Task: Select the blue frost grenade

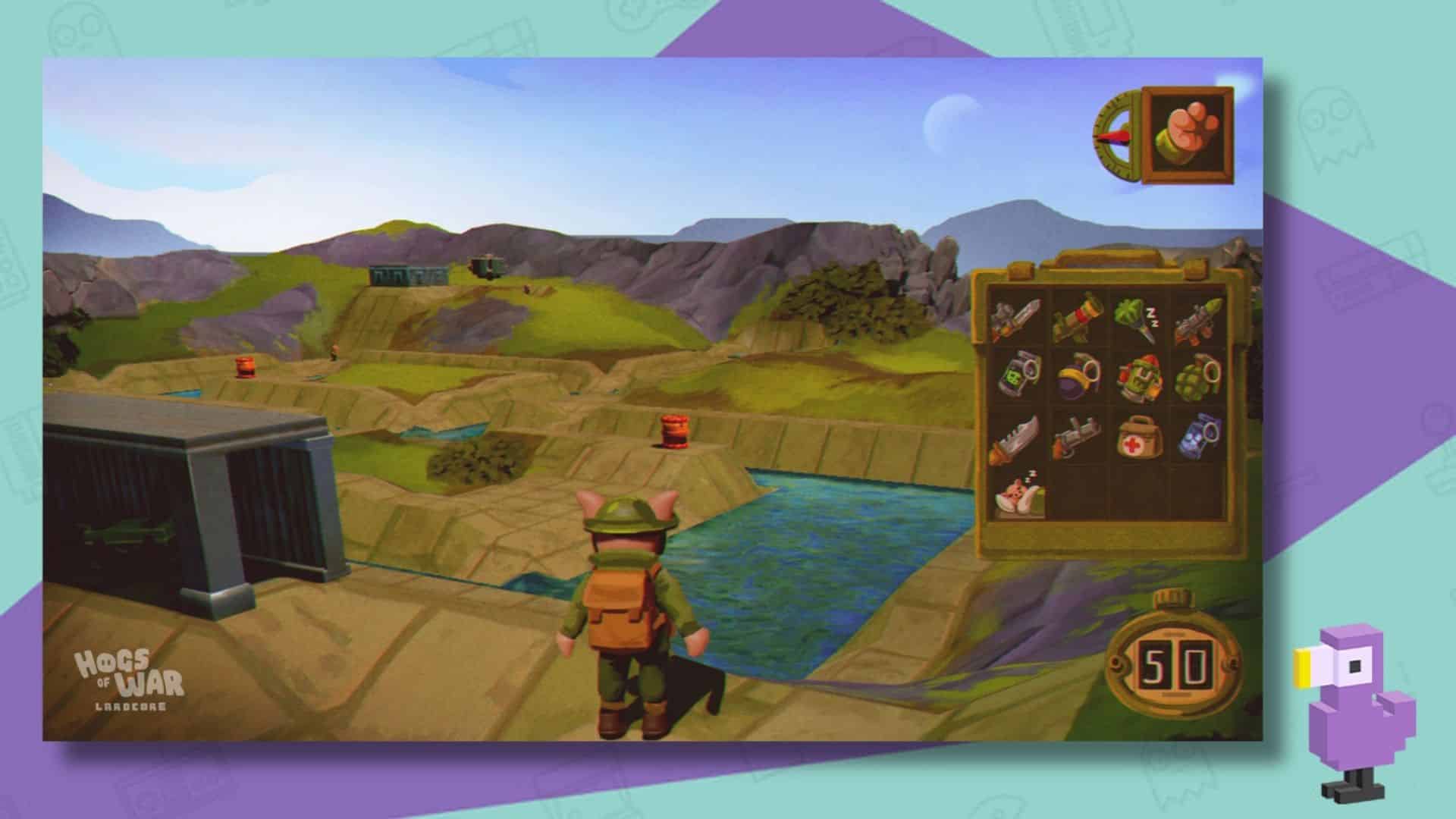Action: 1201,436
